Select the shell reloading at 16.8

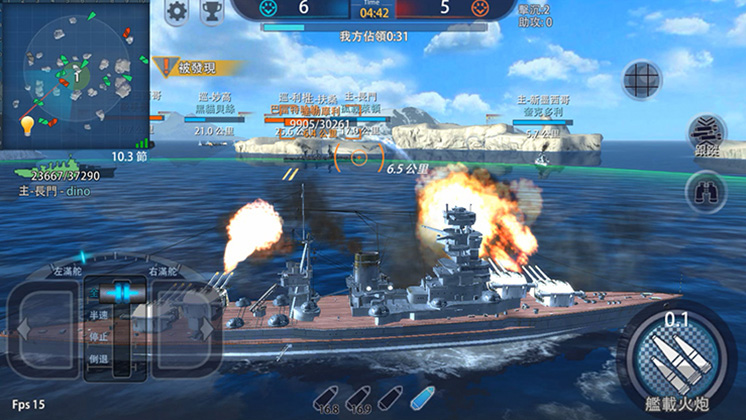pyautogui.click(x=326, y=398)
